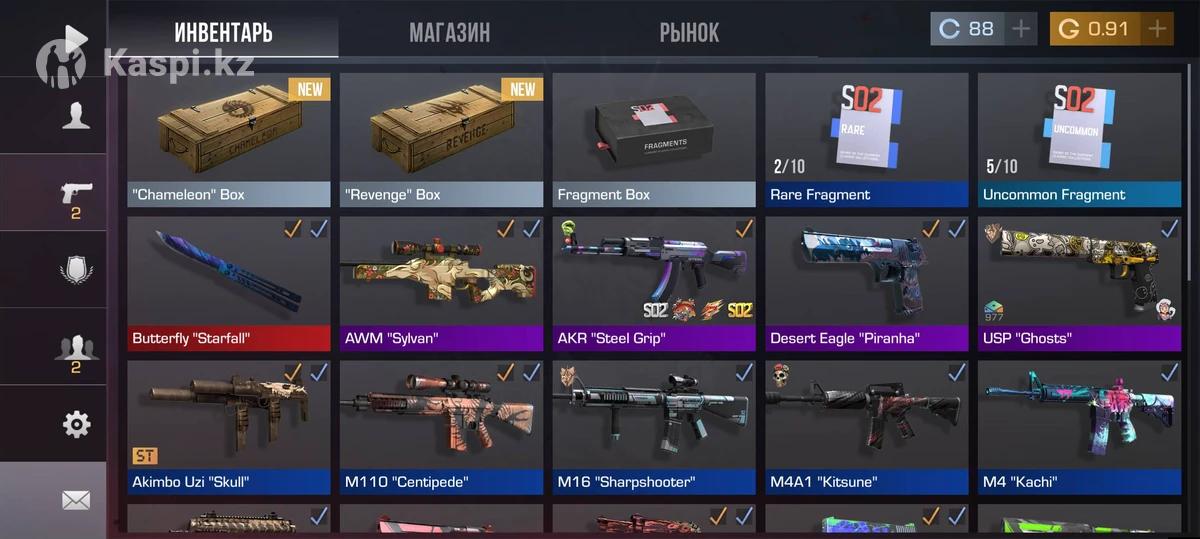Choose the Rare Fragment card
The width and height of the screenshot is (1200, 539).
click(867, 138)
